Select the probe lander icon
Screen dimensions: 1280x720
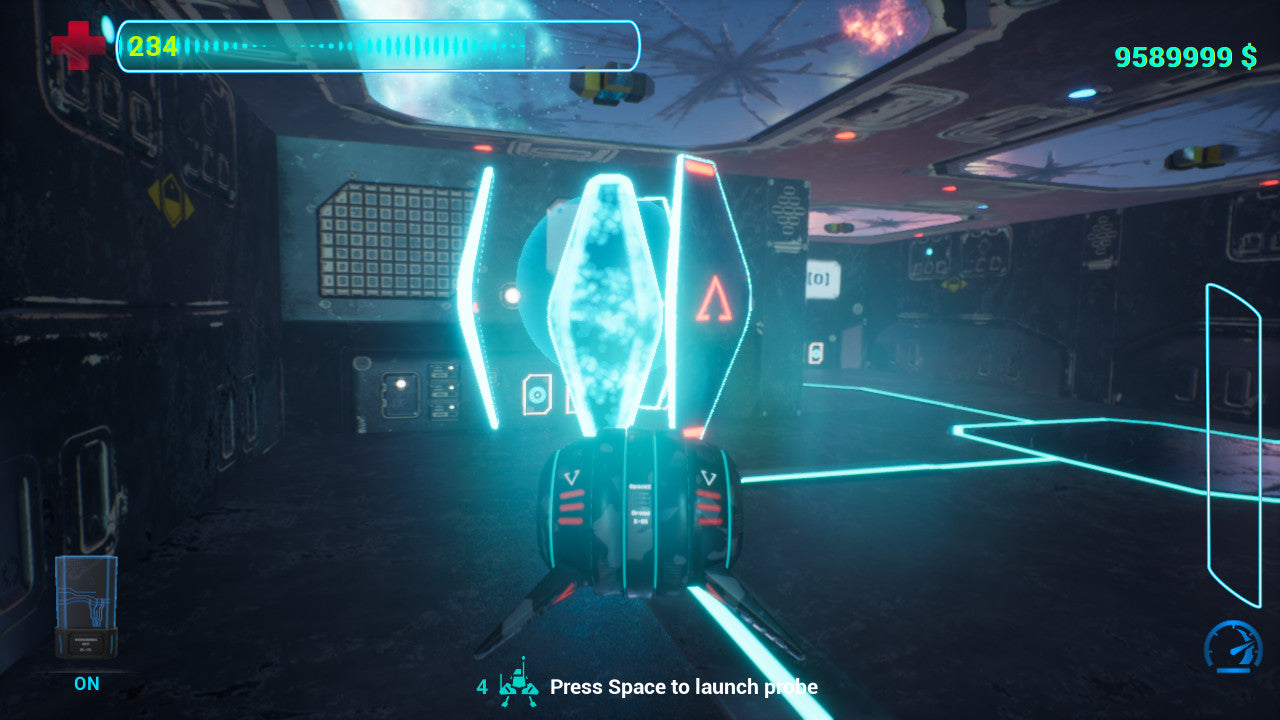(518, 683)
